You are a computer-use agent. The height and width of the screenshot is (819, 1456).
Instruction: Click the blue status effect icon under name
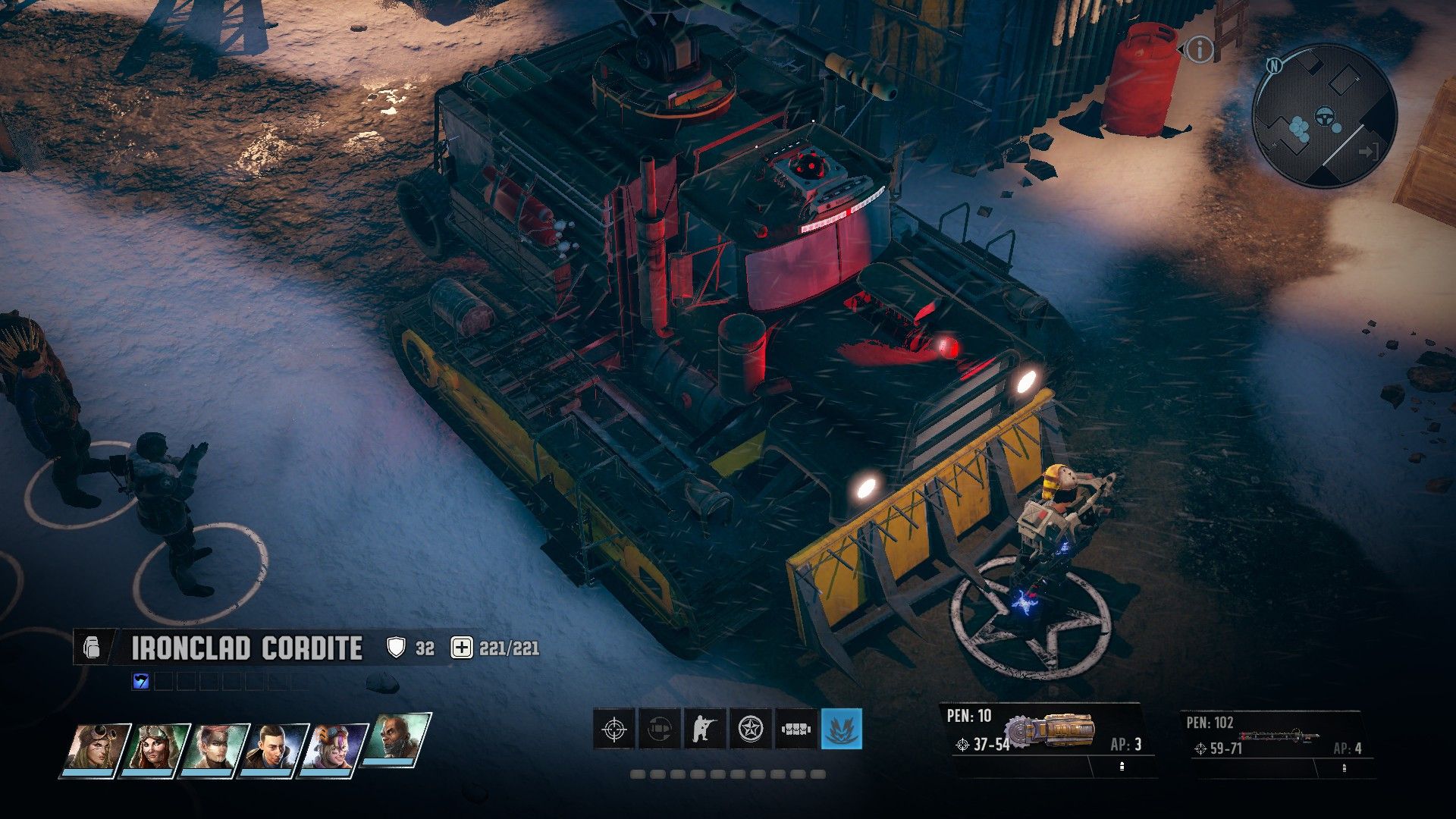tap(140, 682)
